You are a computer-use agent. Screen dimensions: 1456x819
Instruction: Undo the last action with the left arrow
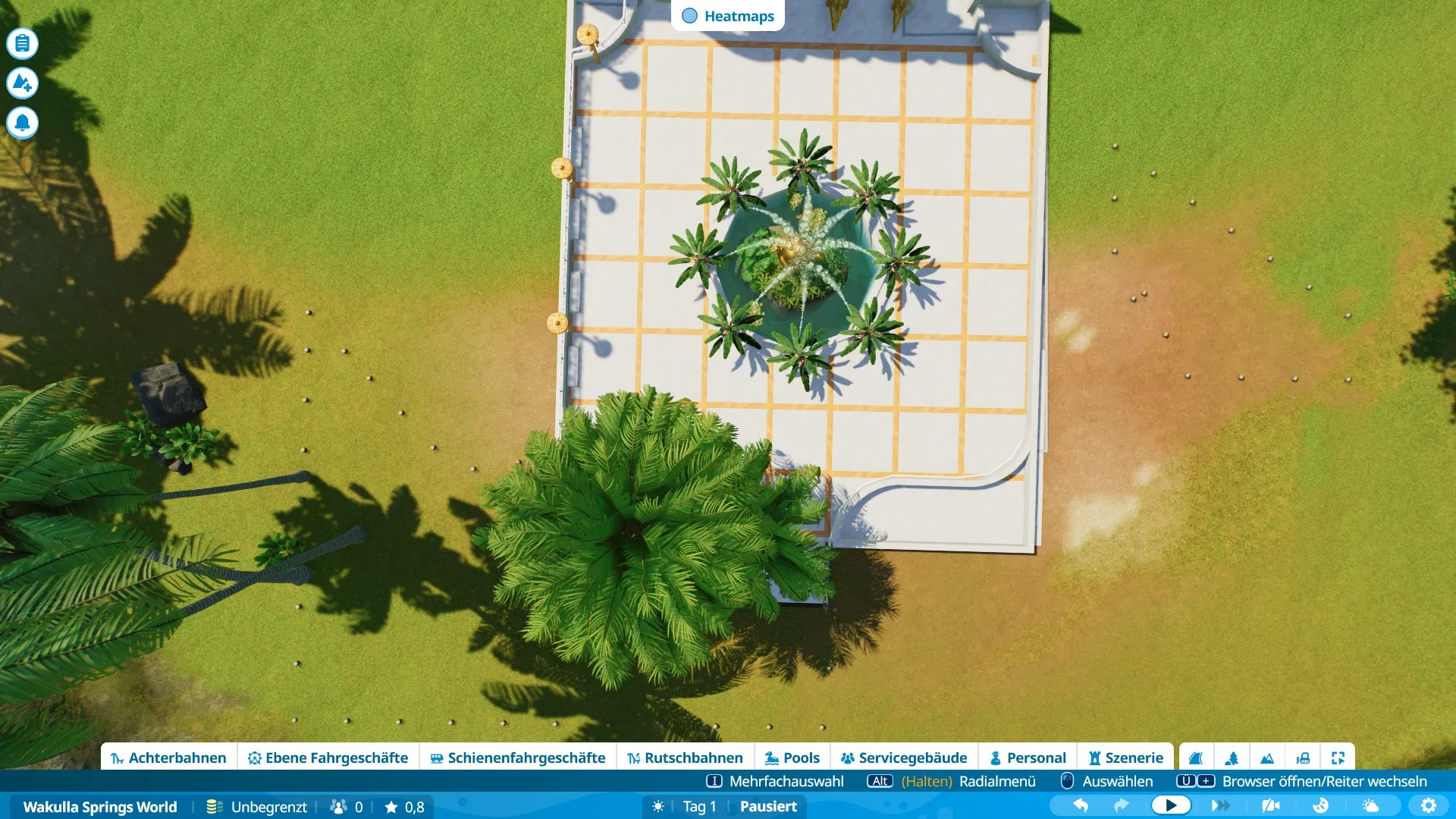pyautogui.click(x=1081, y=805)
